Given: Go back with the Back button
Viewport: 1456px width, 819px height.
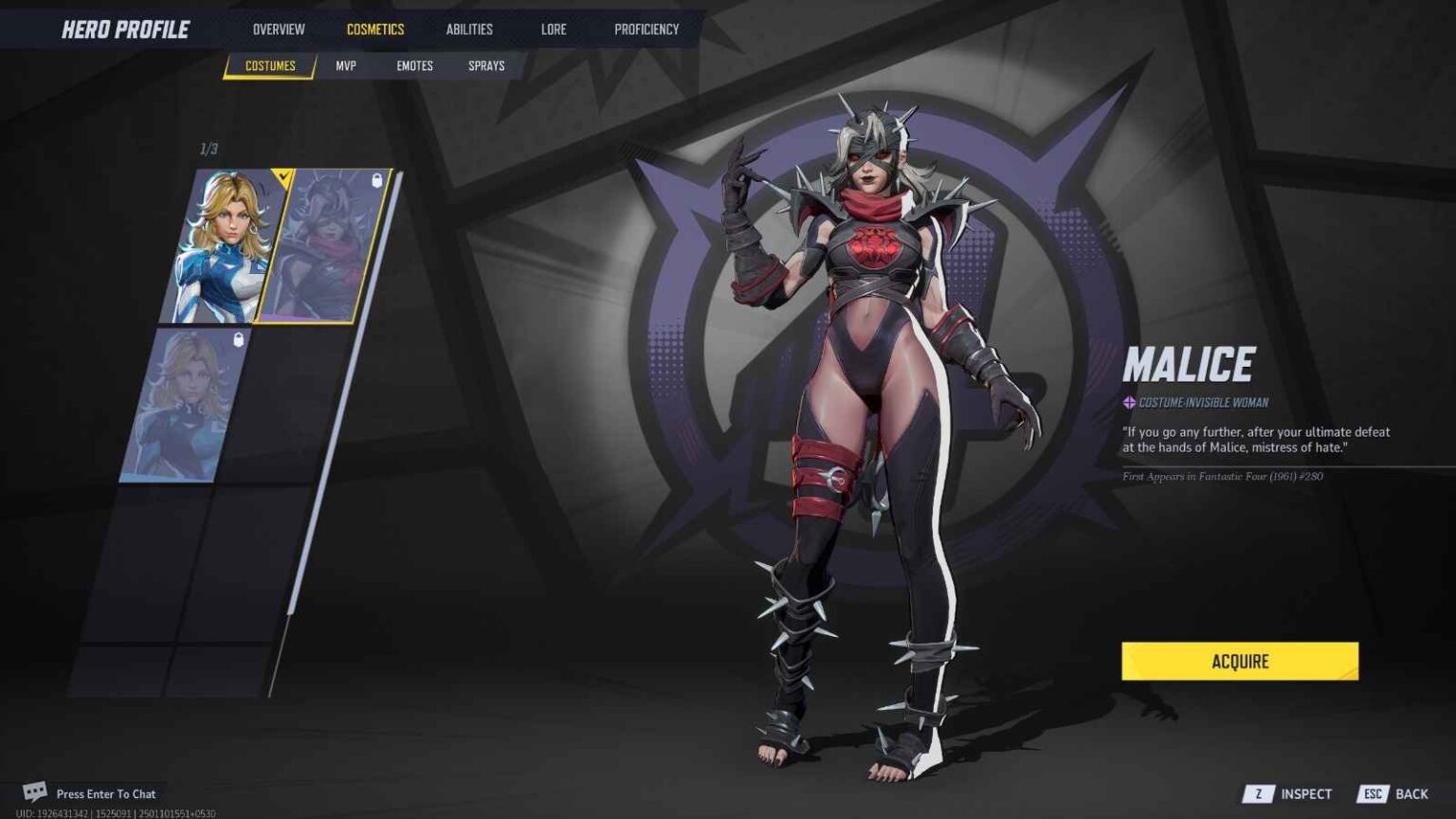Looking at the screenshot, I should pyautogui.click(x=1394, y=794).
